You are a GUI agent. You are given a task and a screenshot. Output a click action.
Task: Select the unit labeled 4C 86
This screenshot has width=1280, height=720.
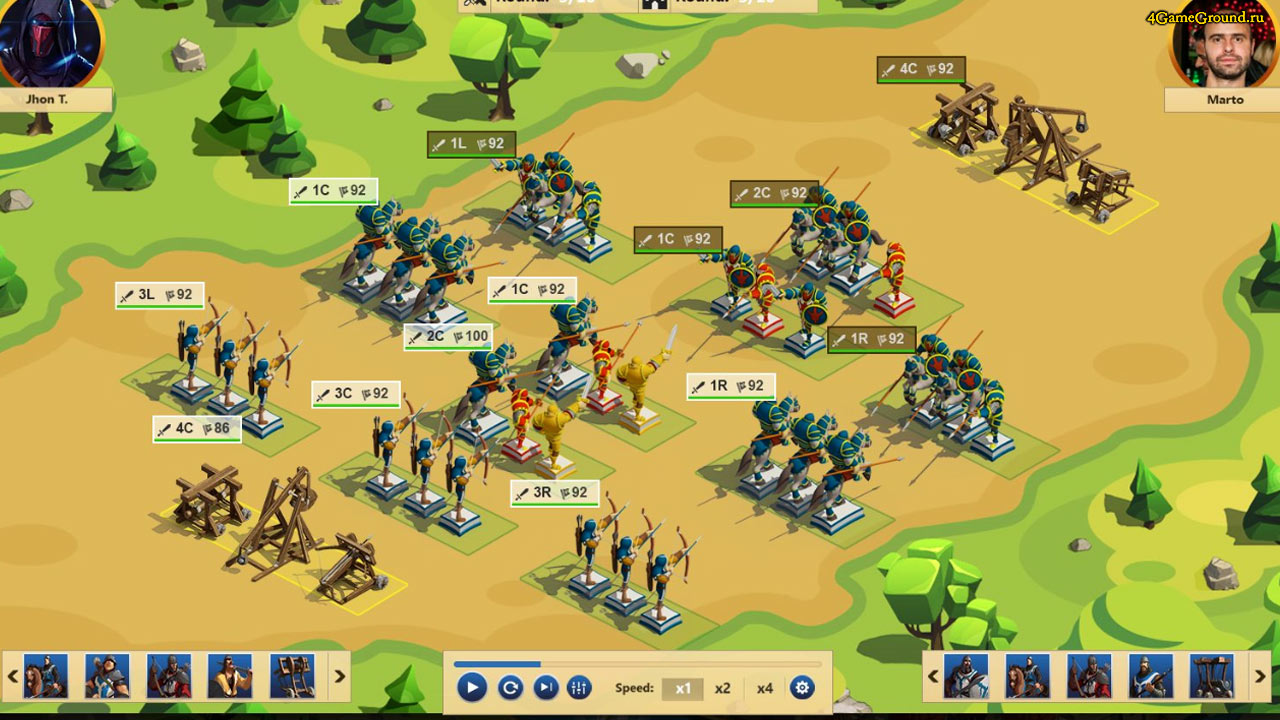point(197,429)
